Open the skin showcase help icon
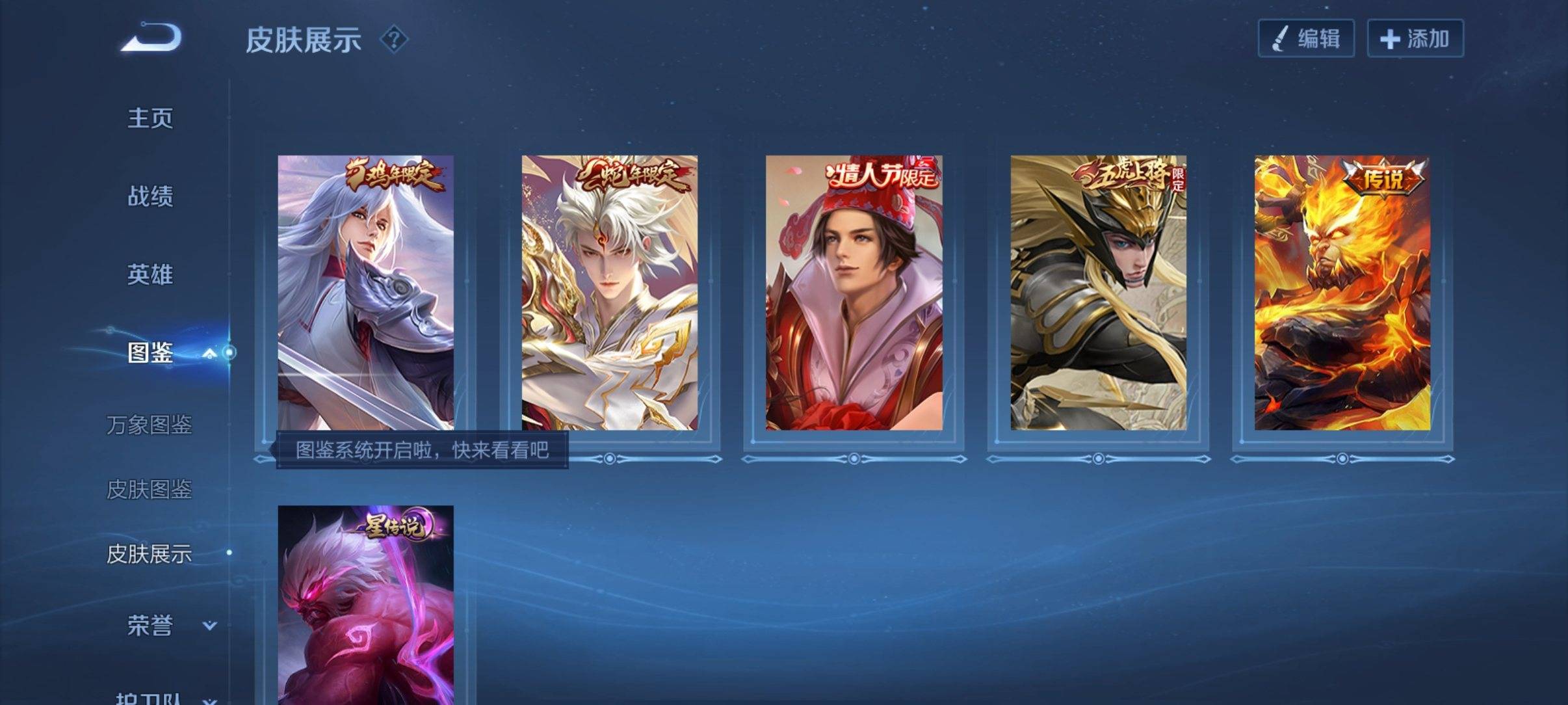Image resolution: width=1568 pixels, height=705 pixels. click(x=393, y=40)
